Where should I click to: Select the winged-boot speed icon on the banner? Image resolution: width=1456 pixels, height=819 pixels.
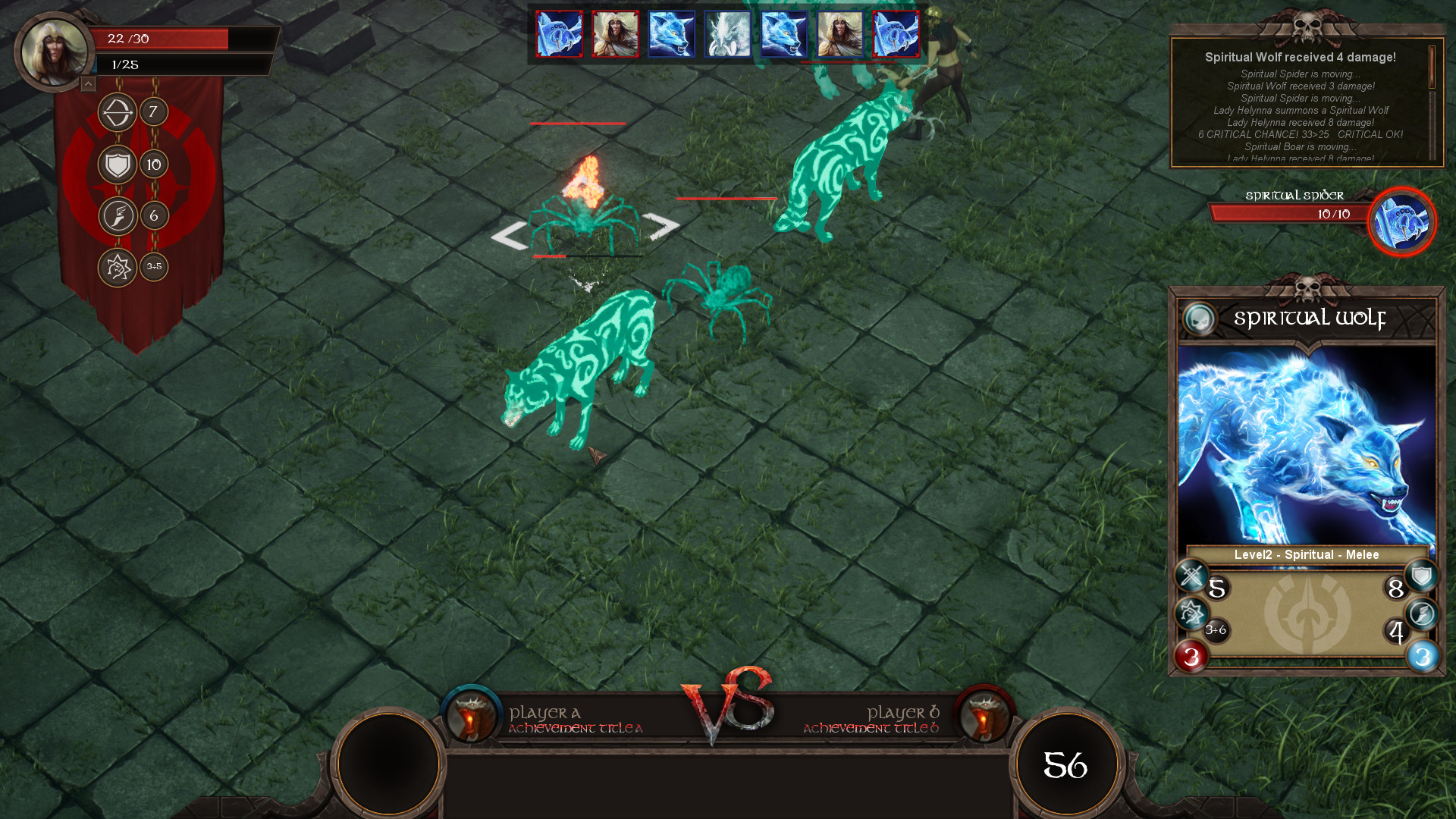click(x=117, y=215)
